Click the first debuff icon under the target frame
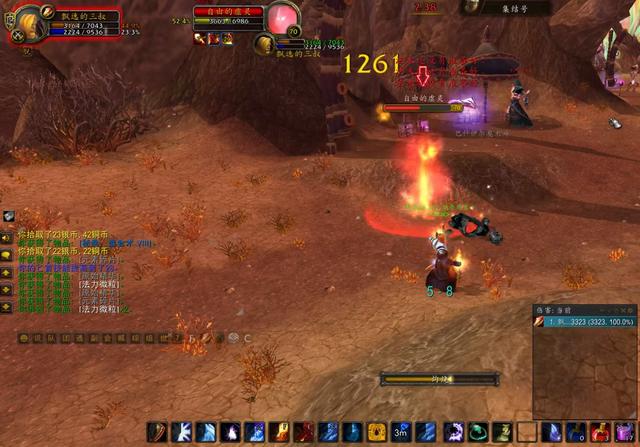 tap(200, 39)
